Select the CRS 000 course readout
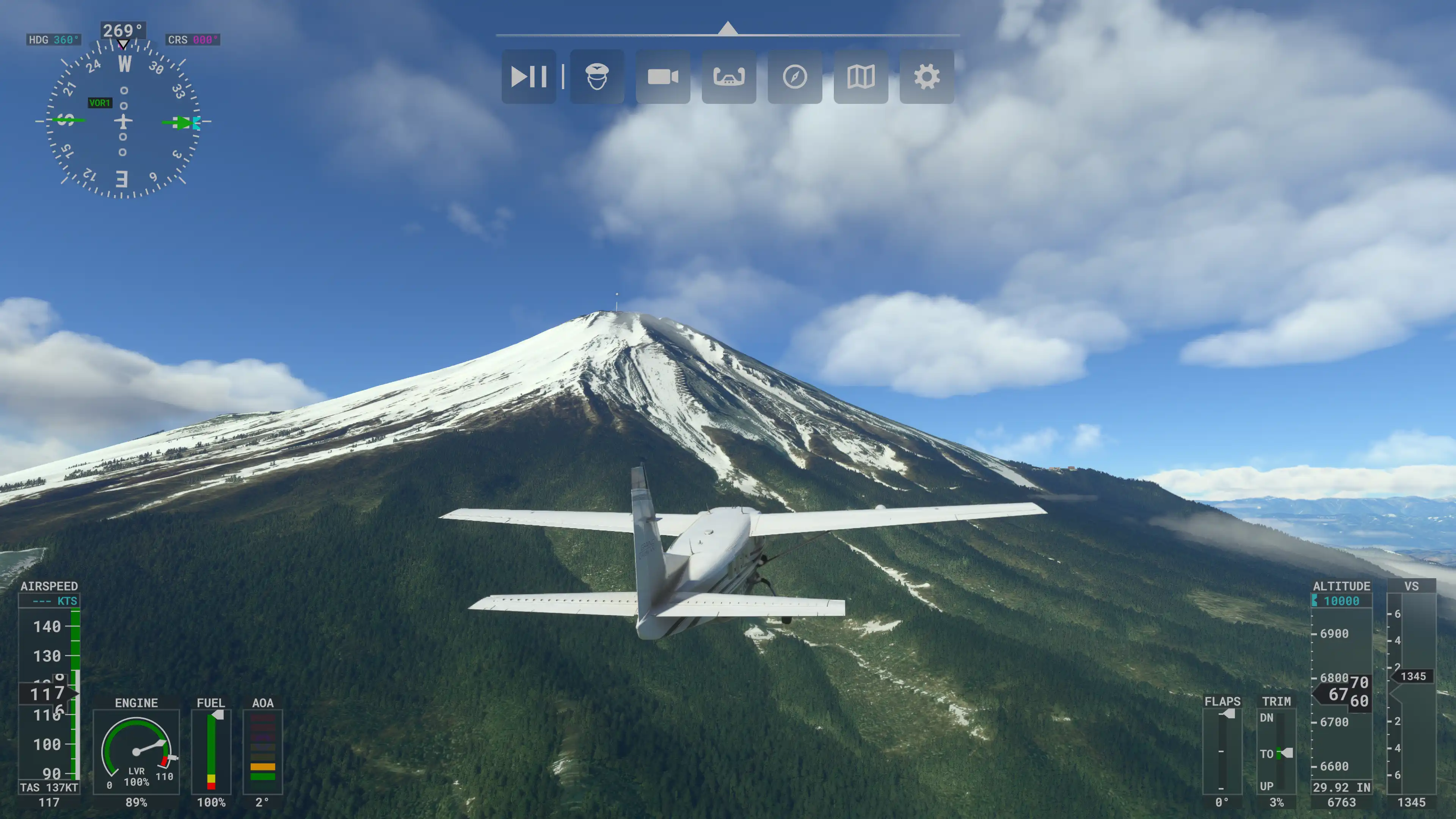The height and width of the screenshot is (819, 1456). (193, 39)
